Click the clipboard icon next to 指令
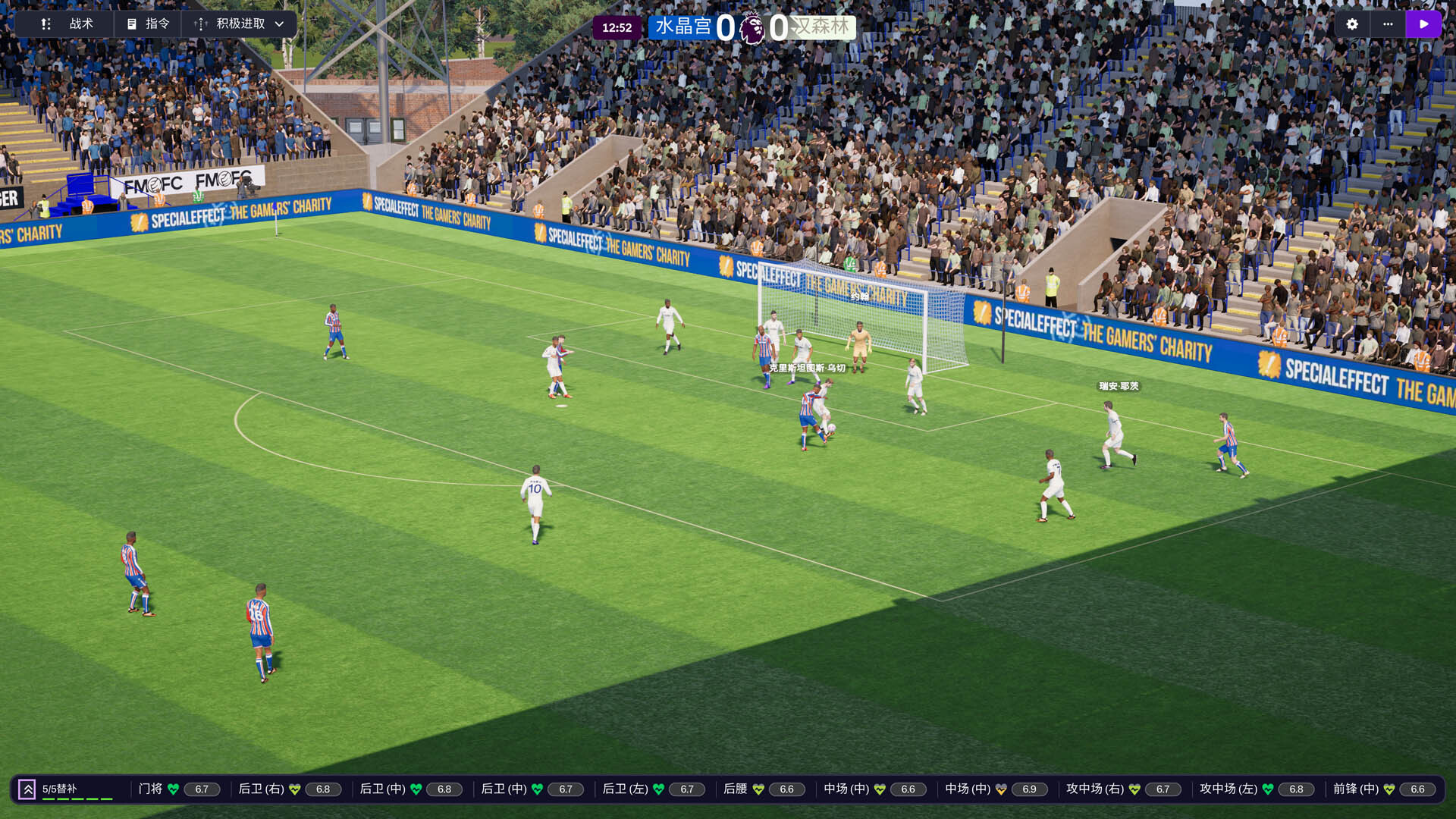 point(131,24)
